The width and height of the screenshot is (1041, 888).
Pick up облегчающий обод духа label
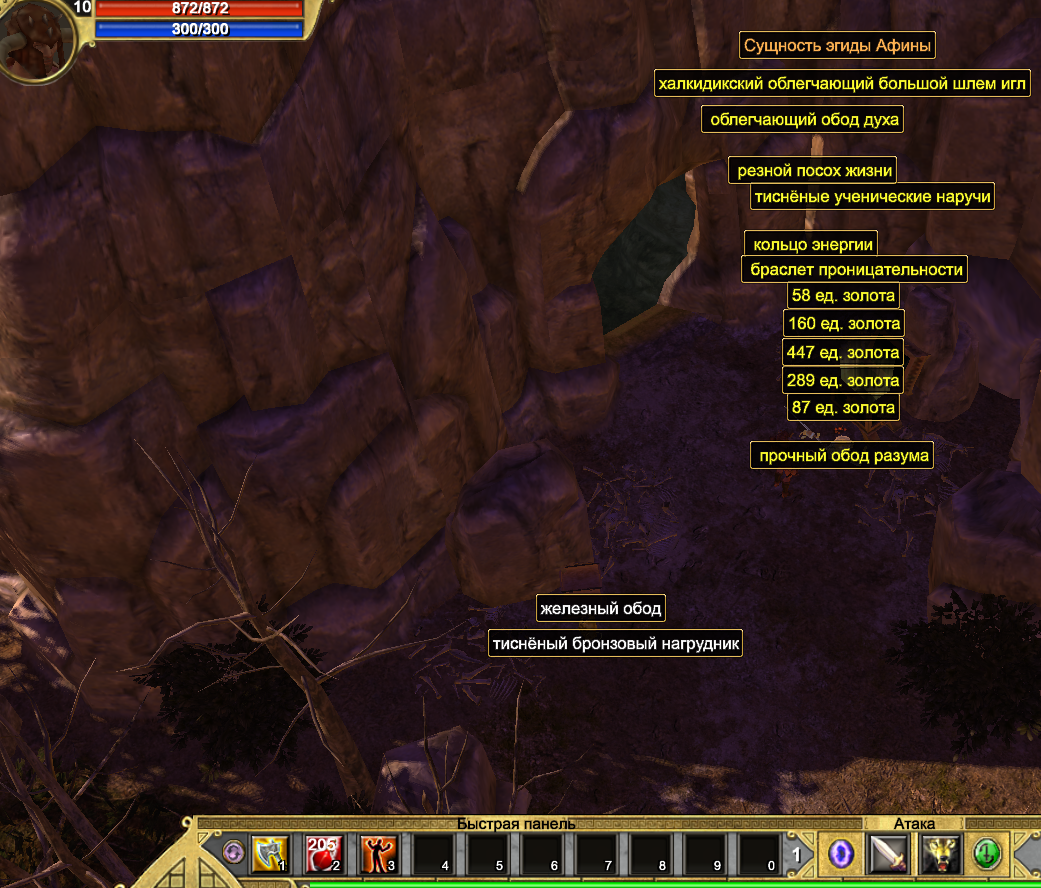(x=803, y=120)
